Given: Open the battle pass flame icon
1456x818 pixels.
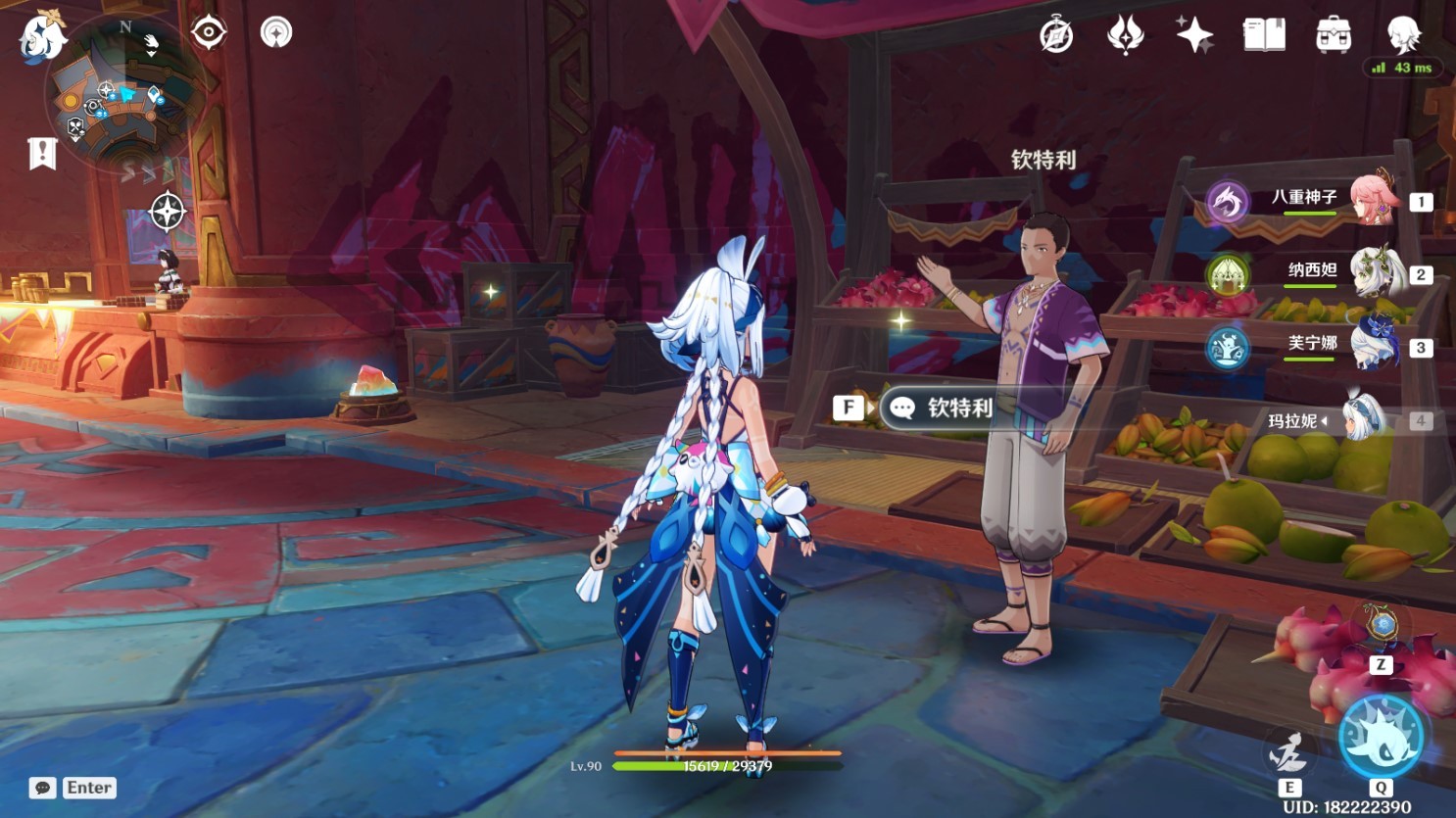Looking at the screenshot, I should [1125, 35].
